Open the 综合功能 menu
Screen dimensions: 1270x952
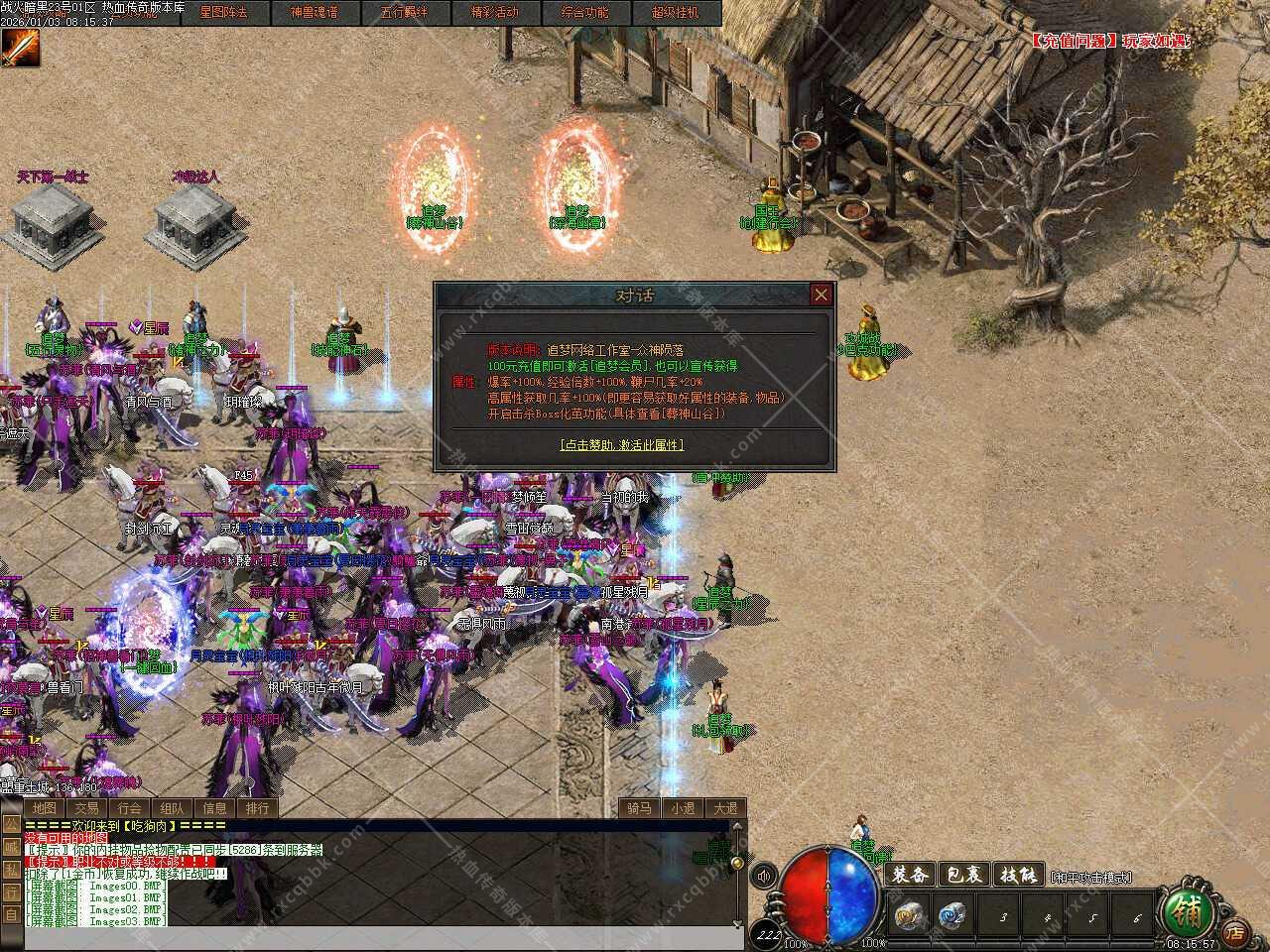(x=584, y=13)
